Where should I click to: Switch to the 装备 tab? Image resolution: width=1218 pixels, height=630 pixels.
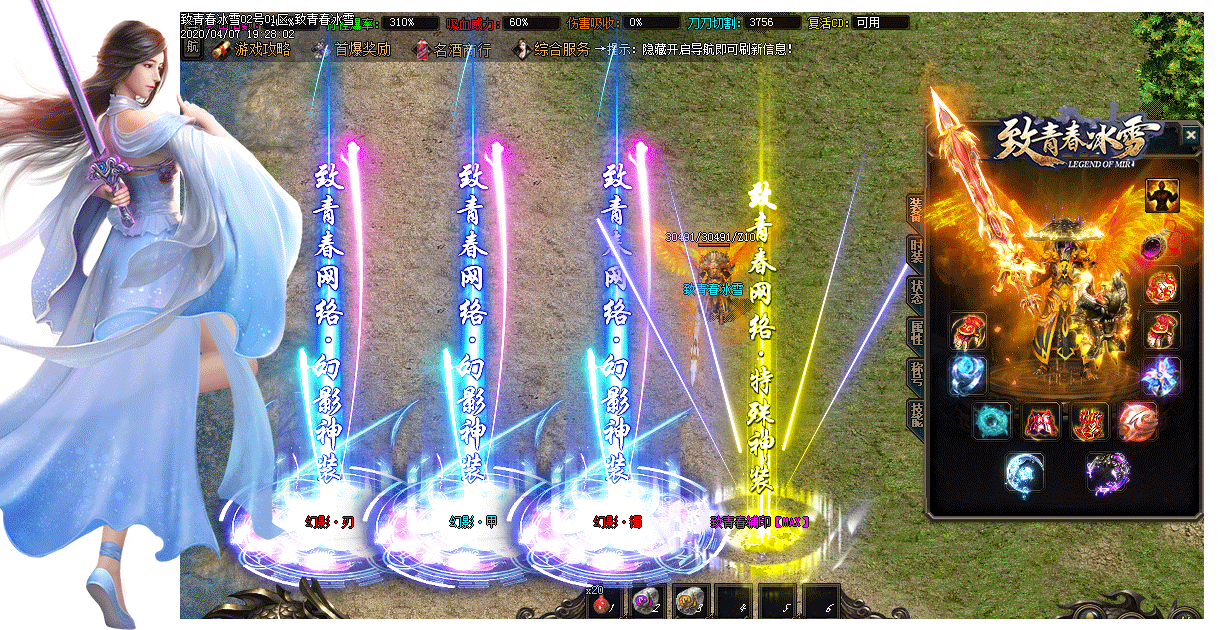click(x=915, y=208)
